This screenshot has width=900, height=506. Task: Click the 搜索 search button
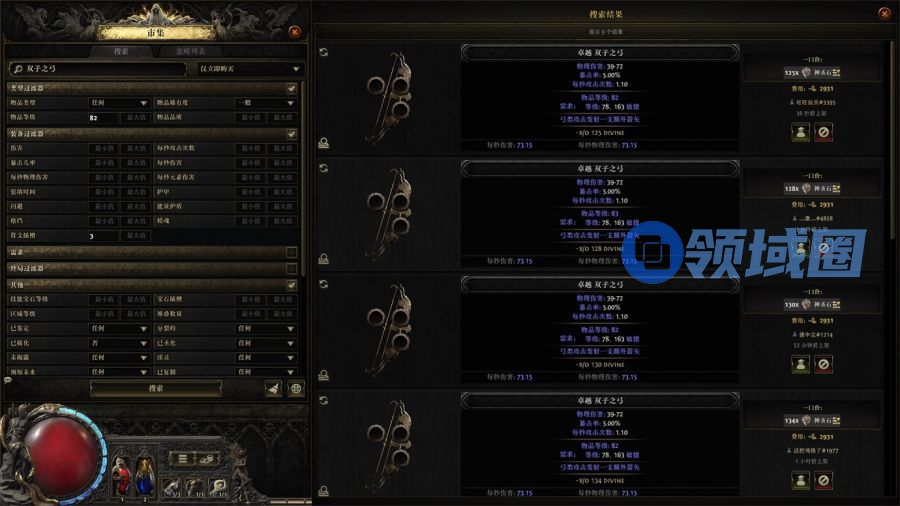click(x=156, y=388)
